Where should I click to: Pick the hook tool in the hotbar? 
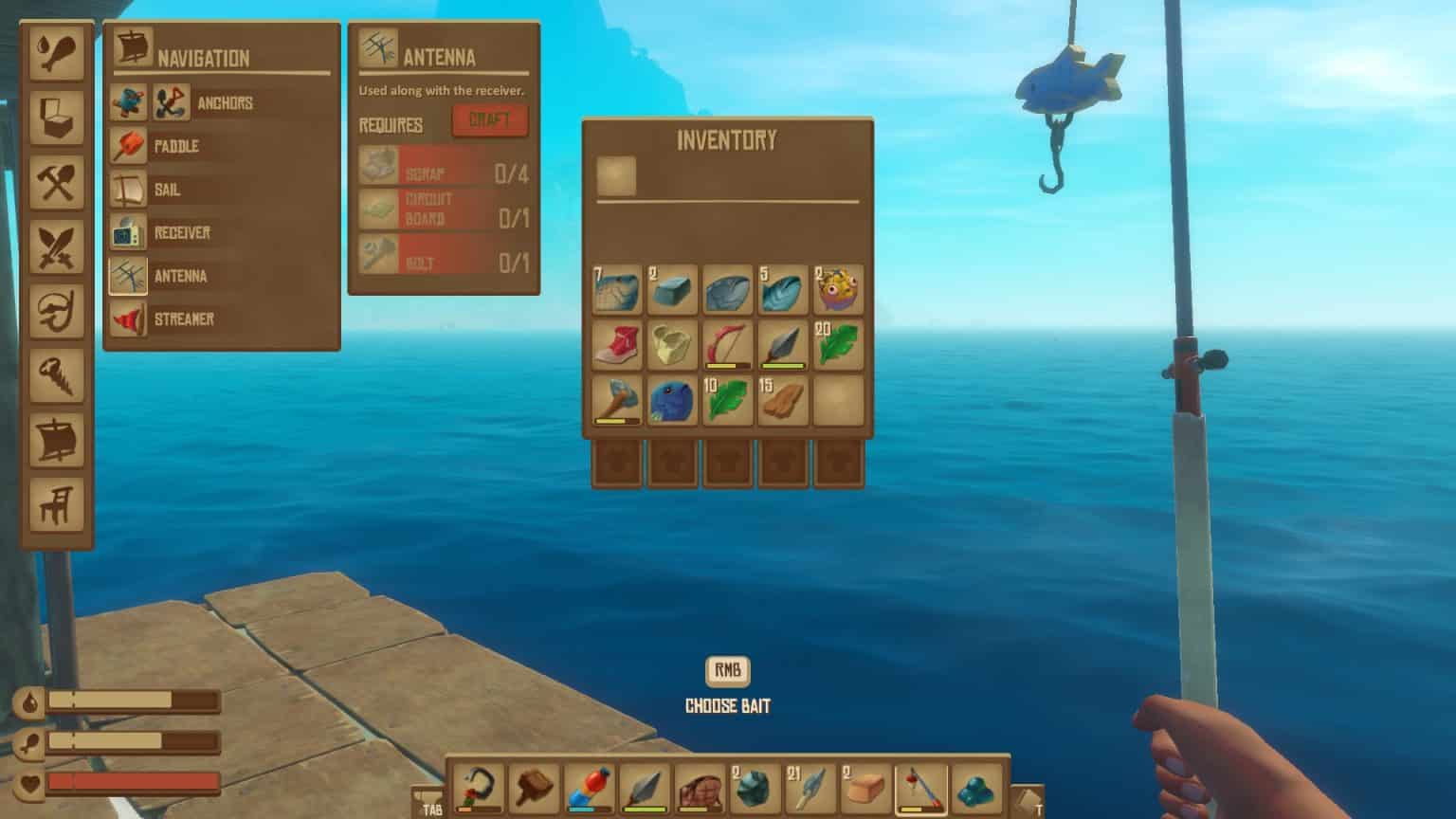pos(477,785)
